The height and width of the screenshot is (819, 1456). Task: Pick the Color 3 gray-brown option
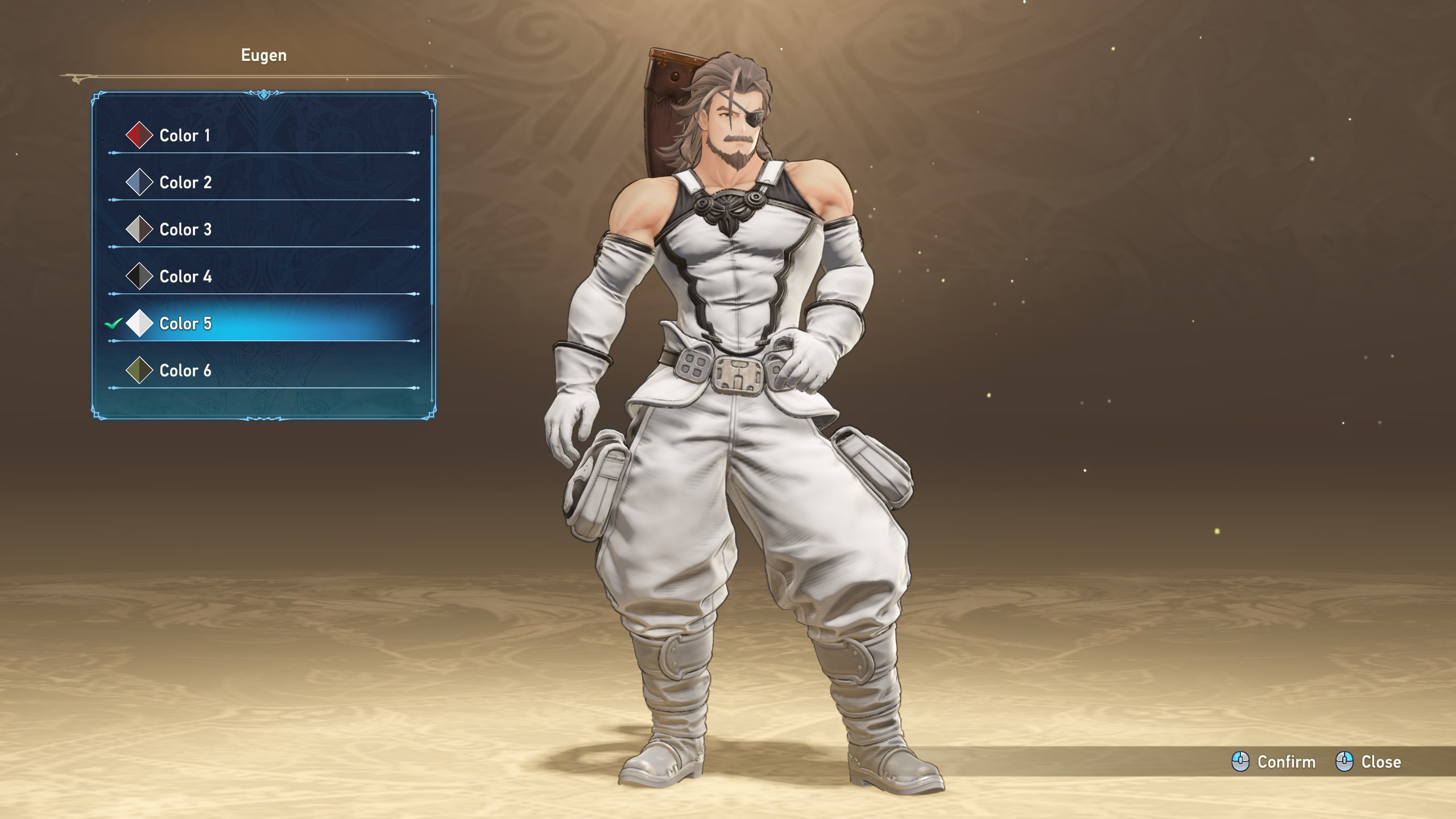coord(185,230)
